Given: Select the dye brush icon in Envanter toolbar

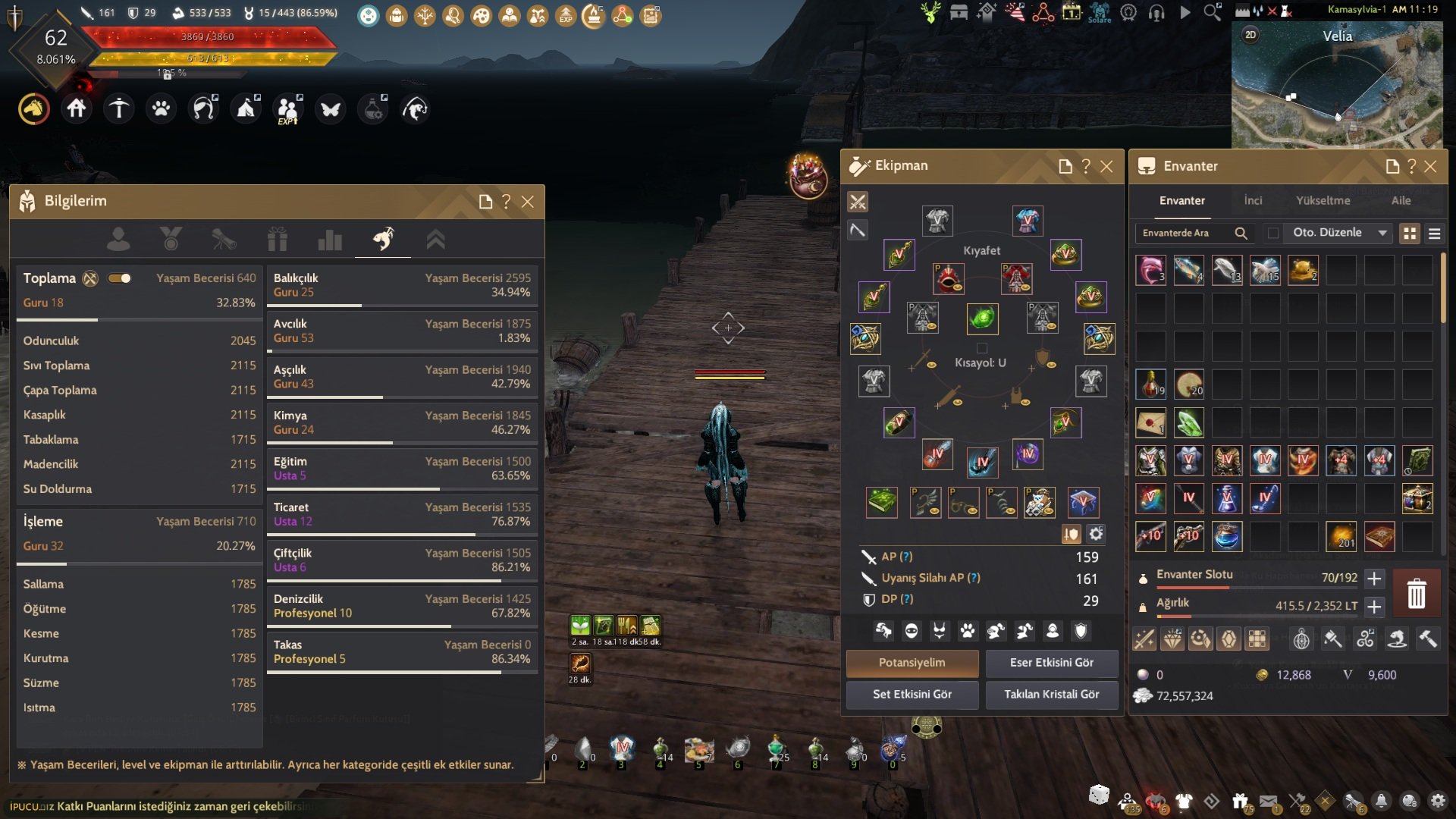Looking at the screenshot, I should tap(1332, 639).
